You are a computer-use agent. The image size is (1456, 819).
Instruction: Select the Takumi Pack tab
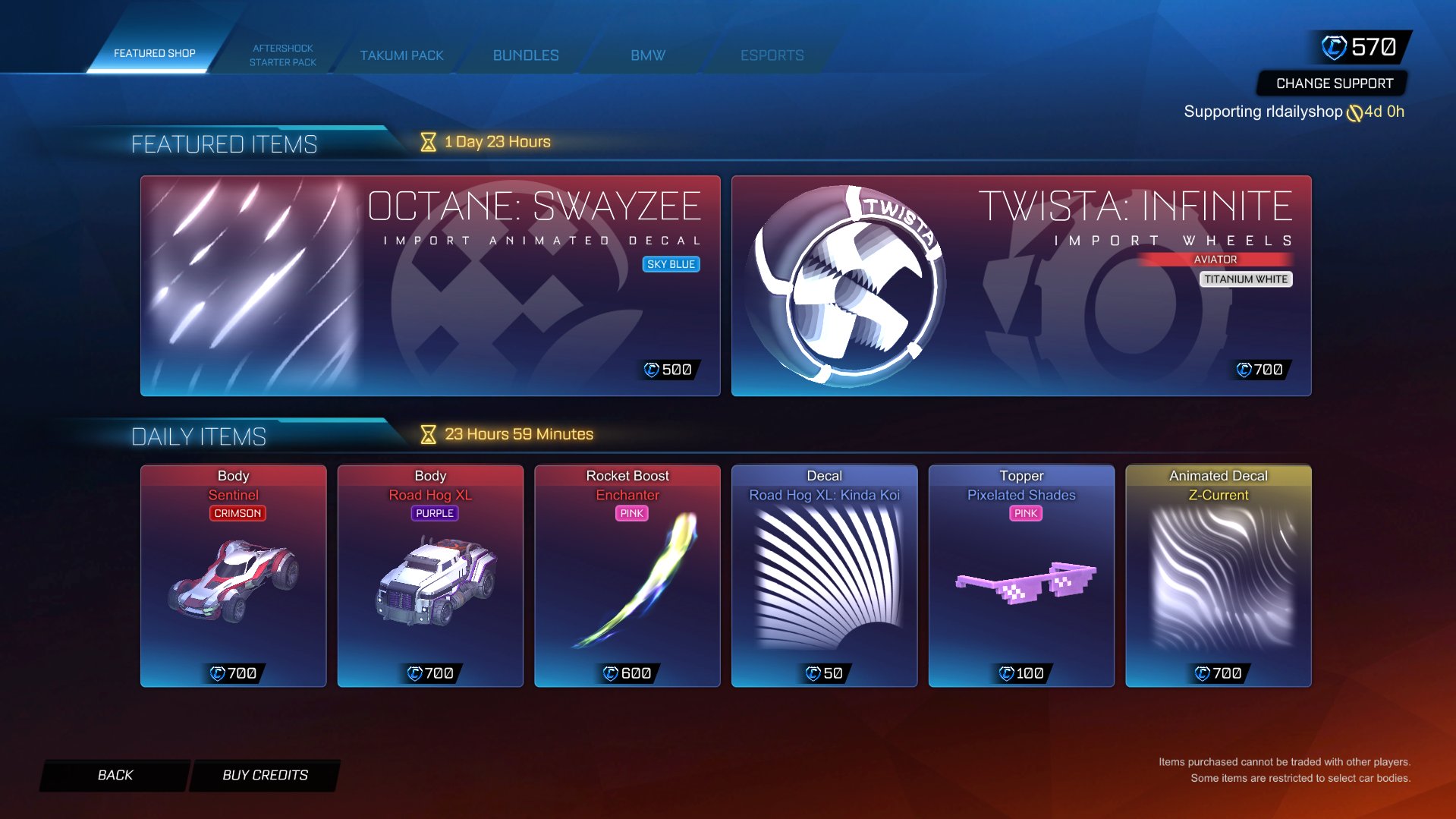(401, 55)
